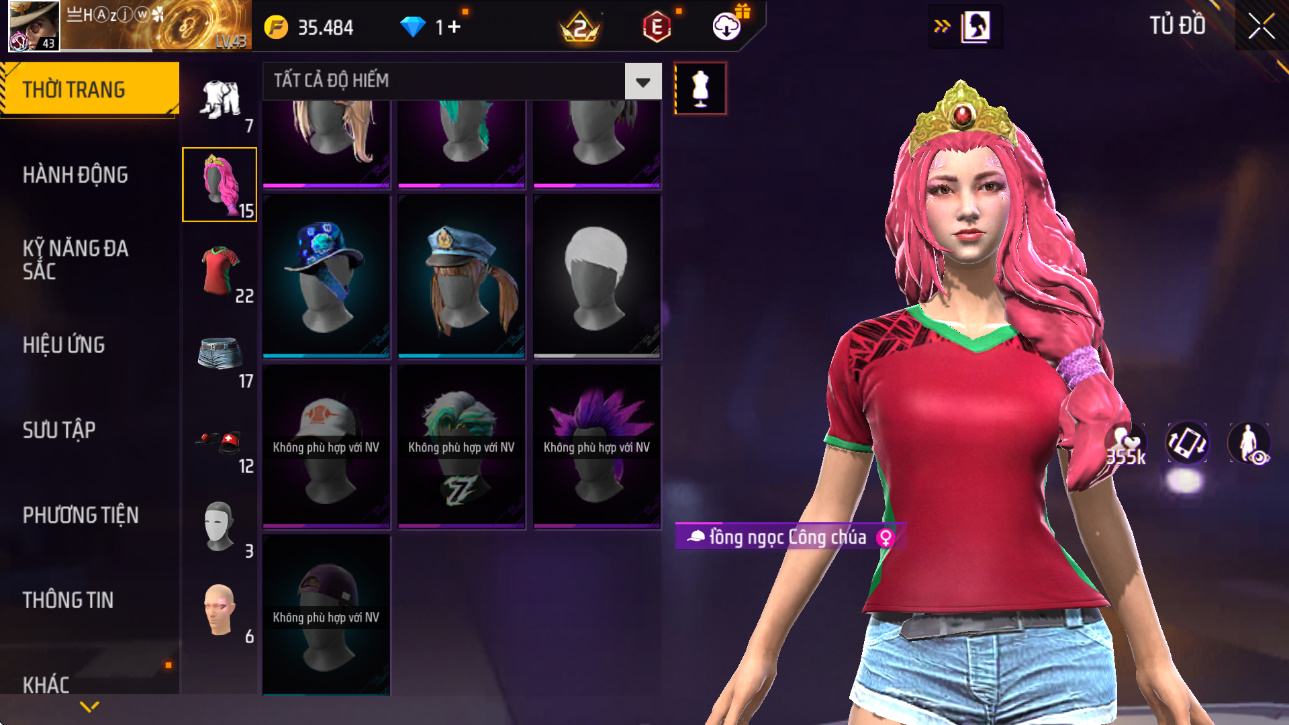Viewport: 1289px width, 725px height.
Task: Open the player profile avatar
Action: click(x=34, y=26)
